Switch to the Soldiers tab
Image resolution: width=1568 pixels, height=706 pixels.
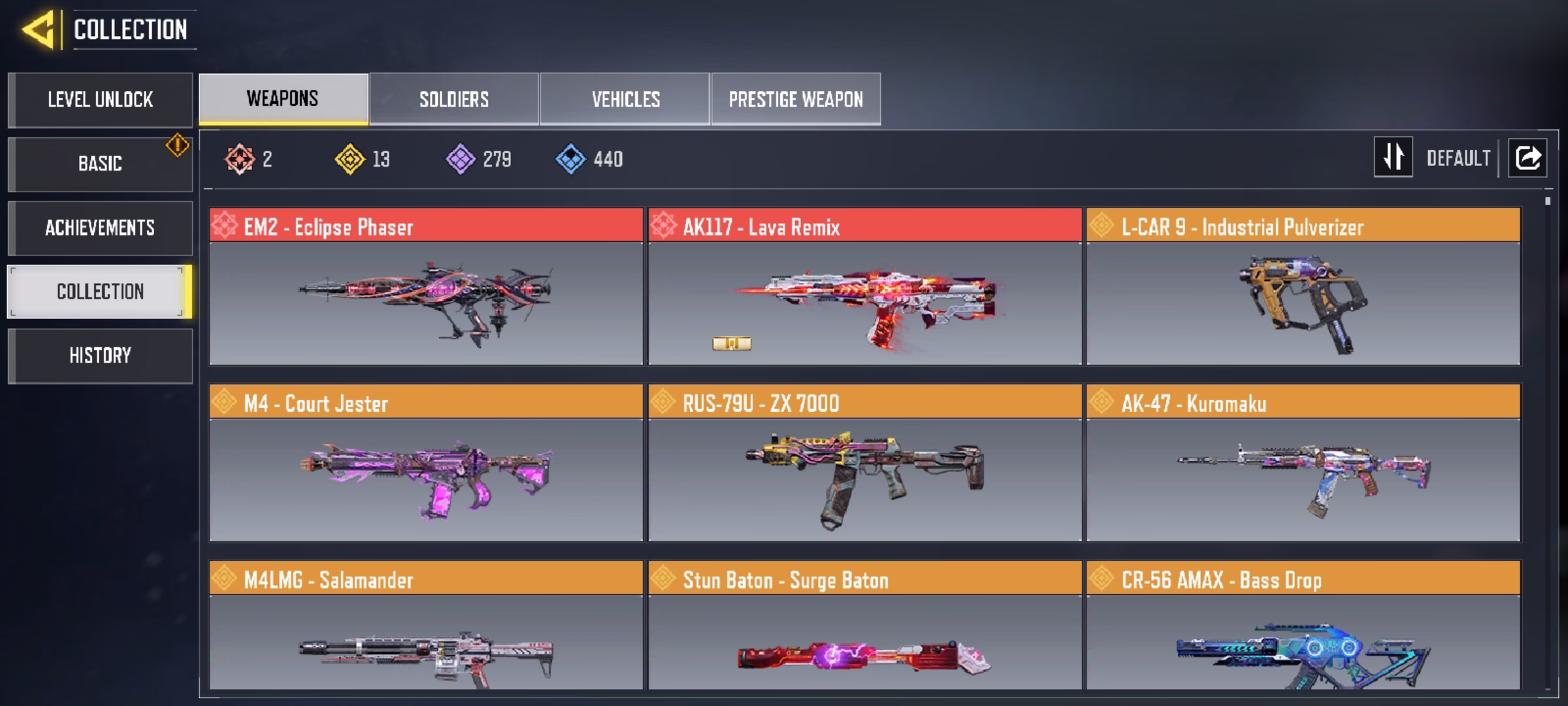[x=454, y=99]
